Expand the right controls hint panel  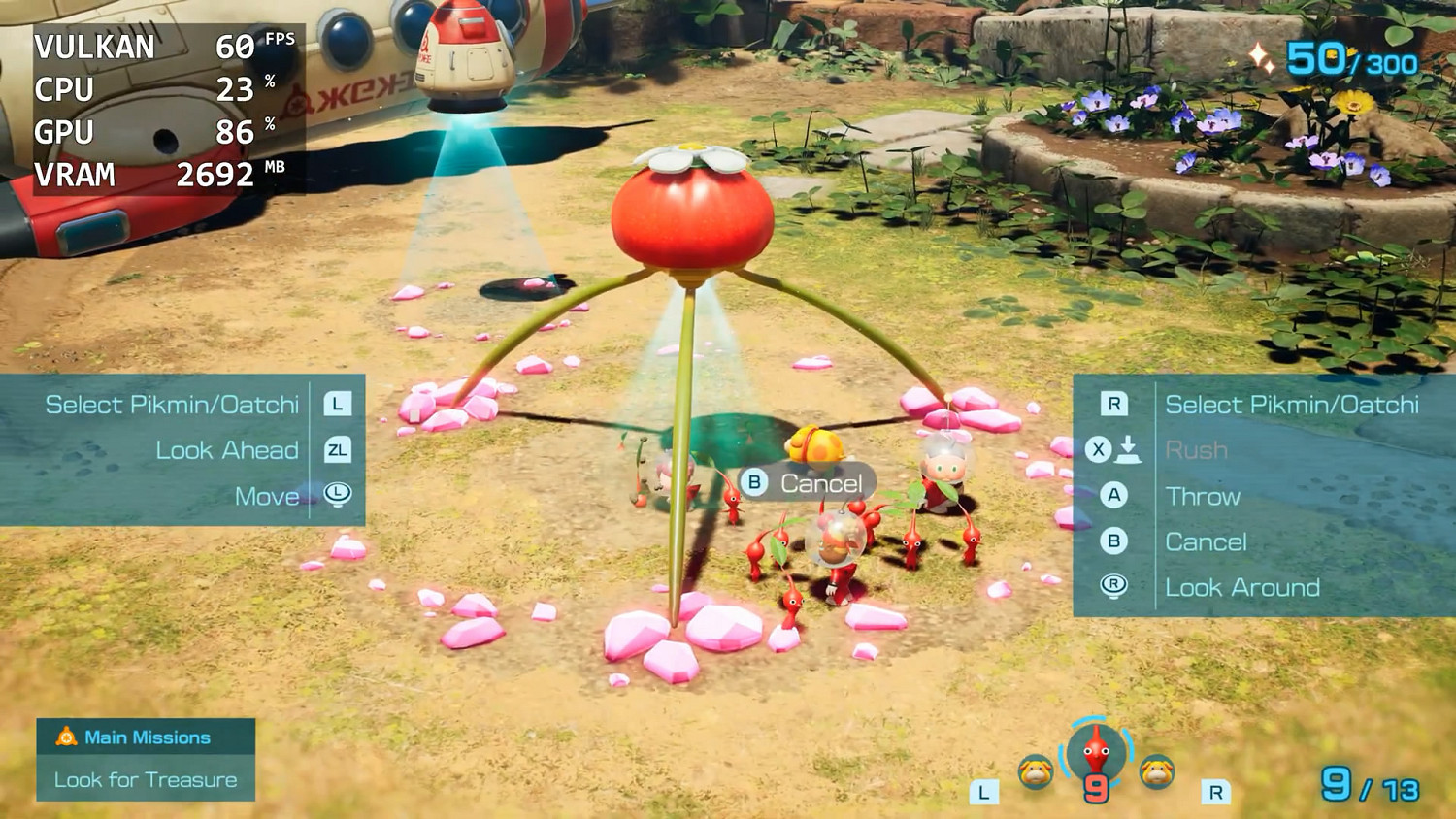[1262, 496]
